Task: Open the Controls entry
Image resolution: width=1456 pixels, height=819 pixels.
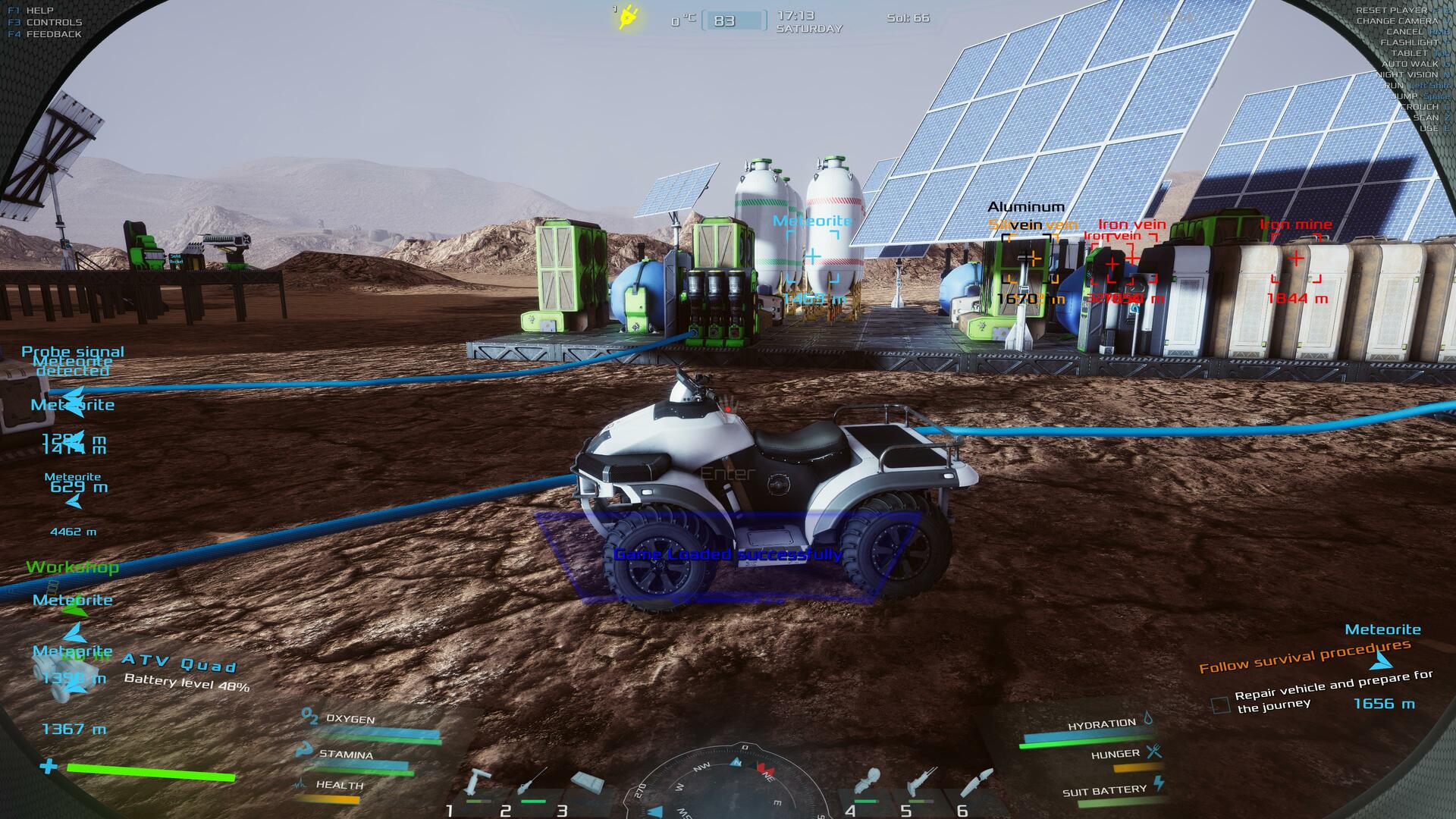Action: coord(53,23)
